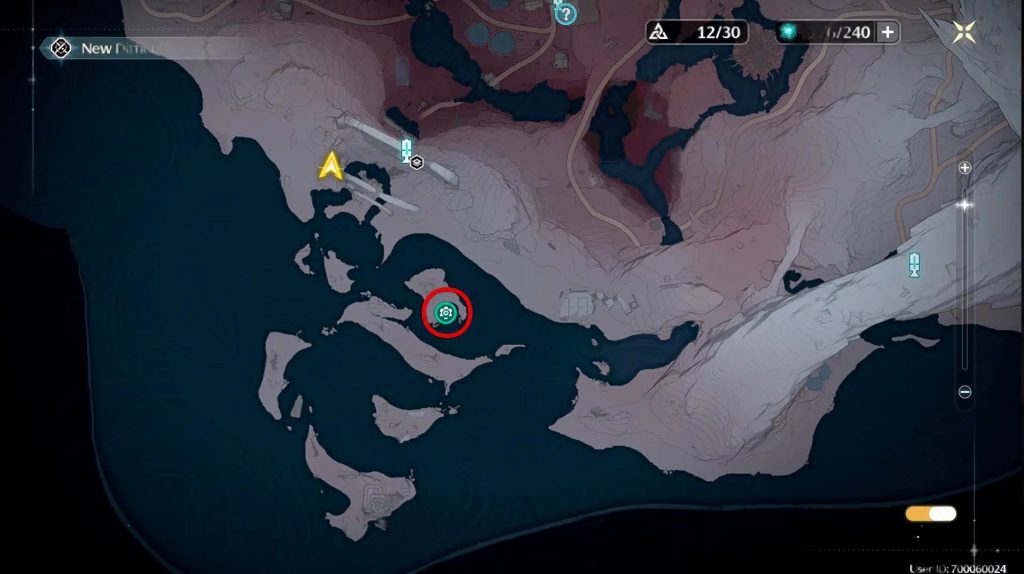Click the question mark map marker
The width and height of the screenshot is (1024, 574).
click(566, 14)
